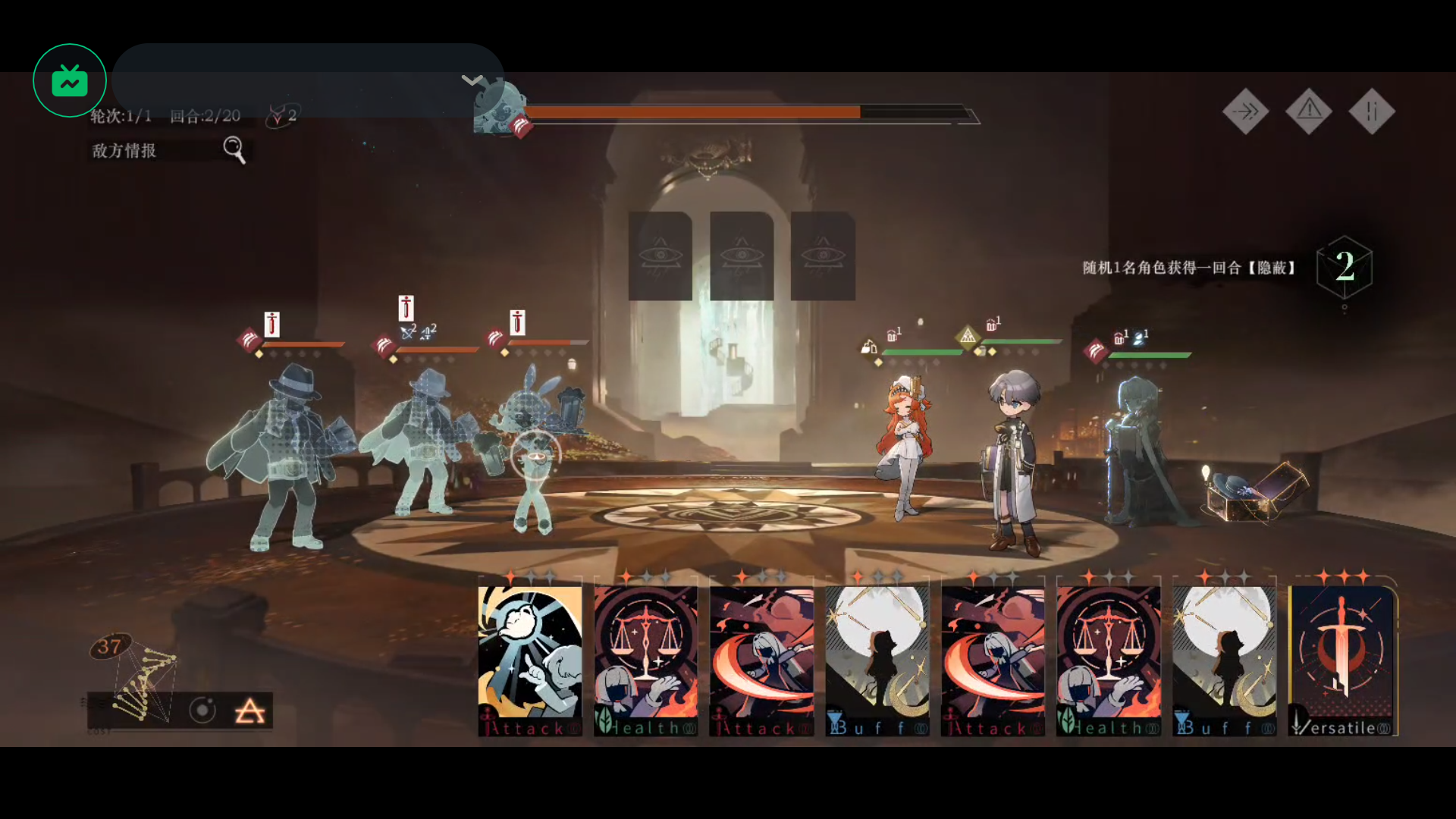1456x819 pixels.
Task: Play the pointing-hand Attack card
Action: tap(530, 658)
